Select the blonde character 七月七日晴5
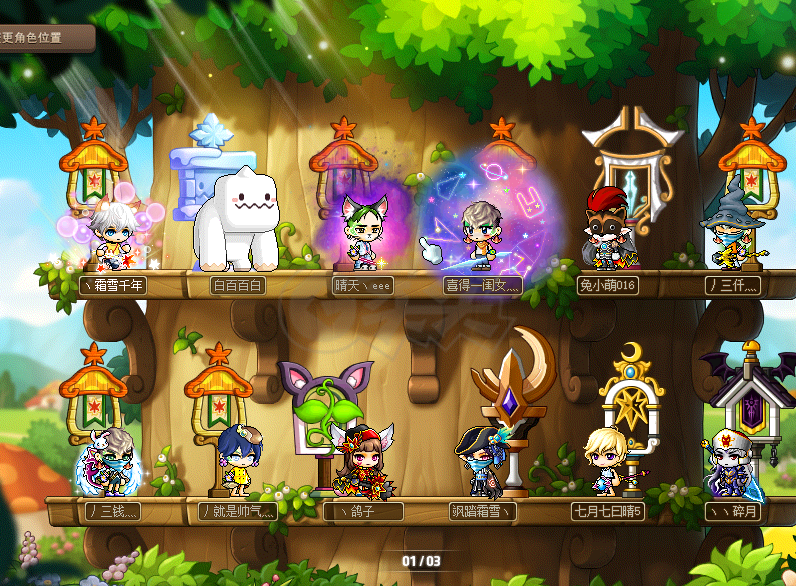This screenshot has width=796, height=586. pos(607,464)
